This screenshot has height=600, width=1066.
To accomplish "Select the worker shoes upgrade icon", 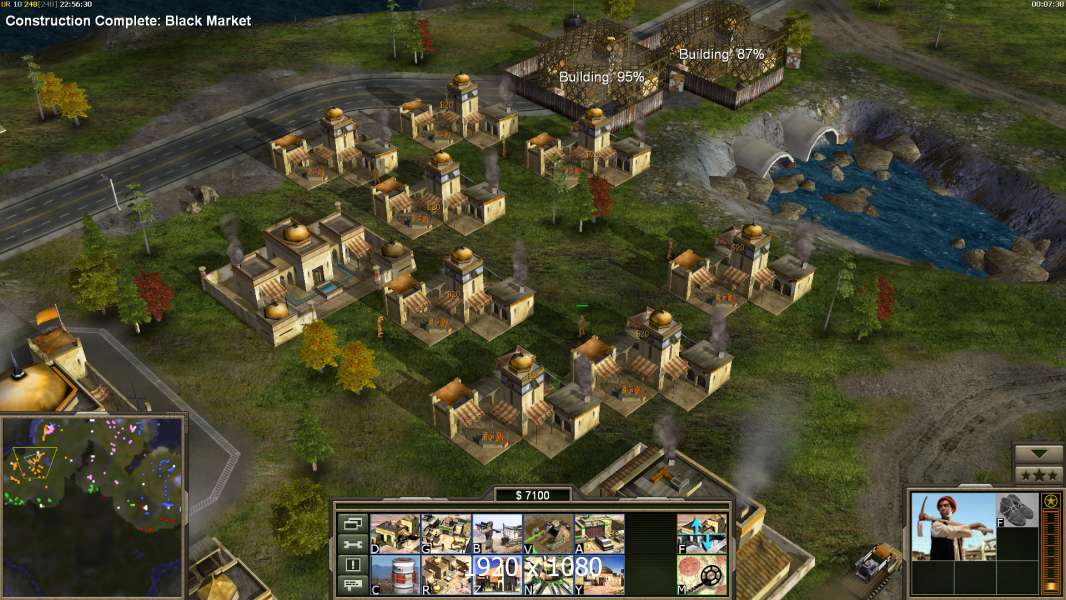I will (x=1018, y=508).
